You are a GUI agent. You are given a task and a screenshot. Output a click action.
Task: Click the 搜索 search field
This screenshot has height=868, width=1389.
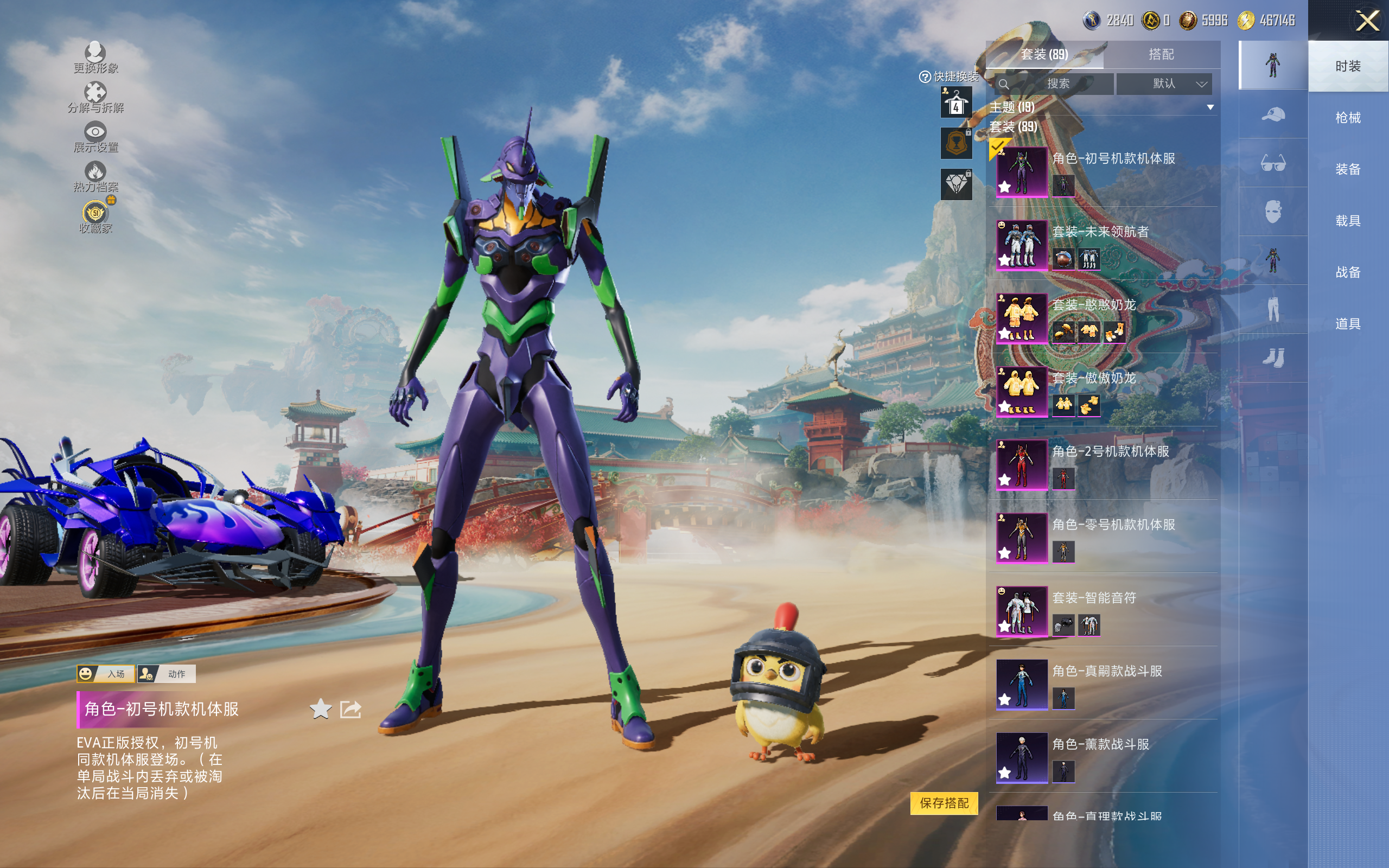[x=1056, y=84]
